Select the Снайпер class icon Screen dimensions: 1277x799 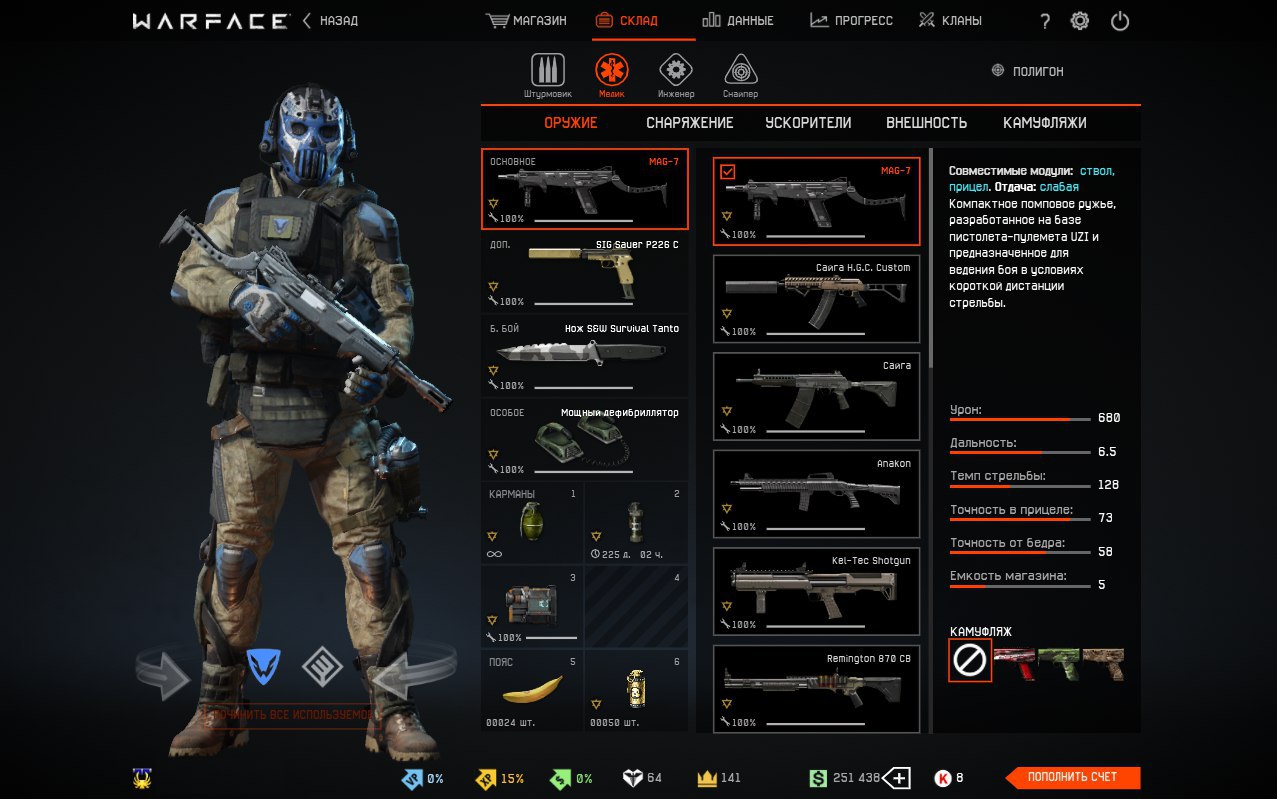[x=740, y=71]
